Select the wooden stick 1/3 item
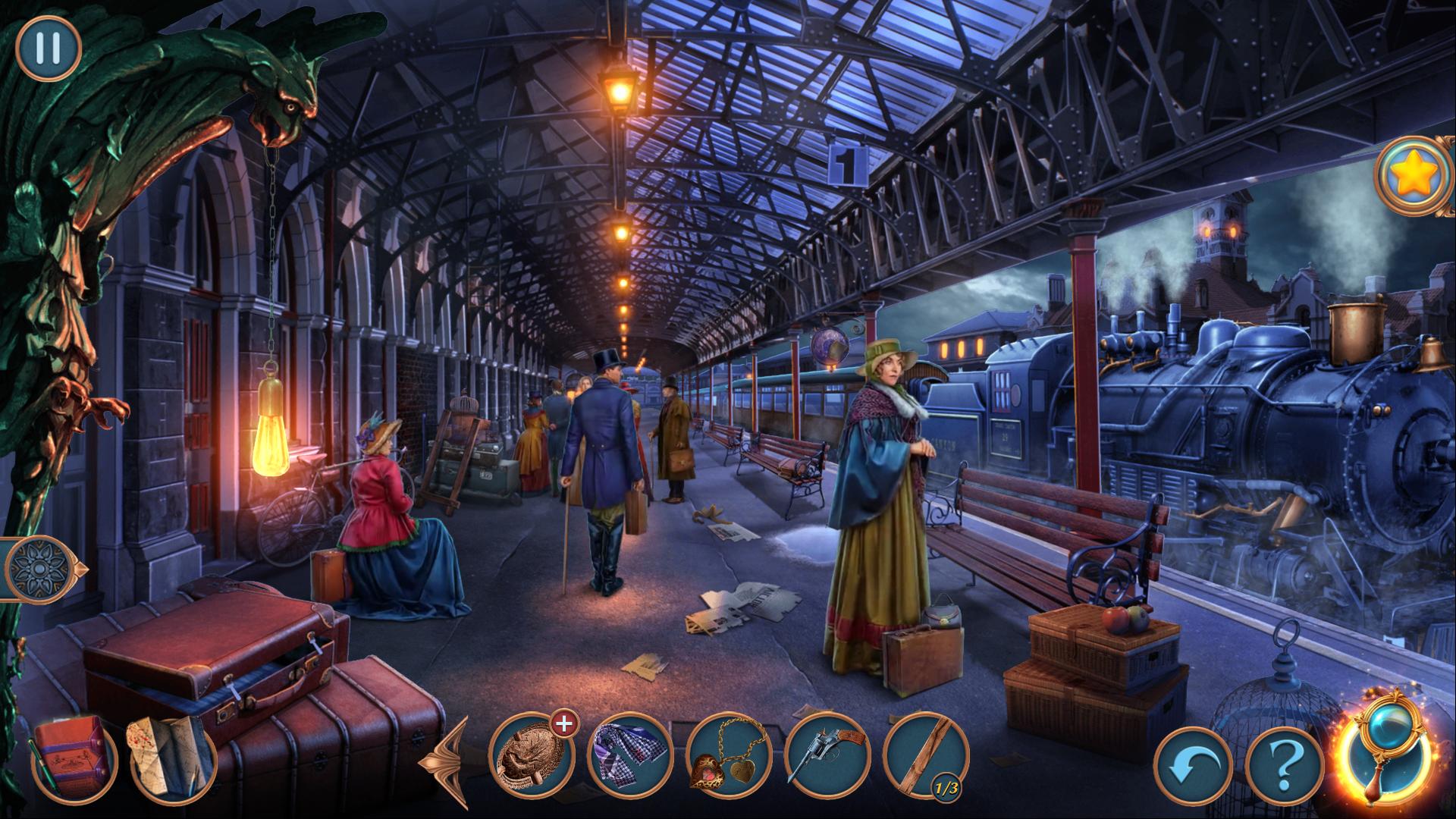This screenshot has height=819, width=1456. point(925,755)
